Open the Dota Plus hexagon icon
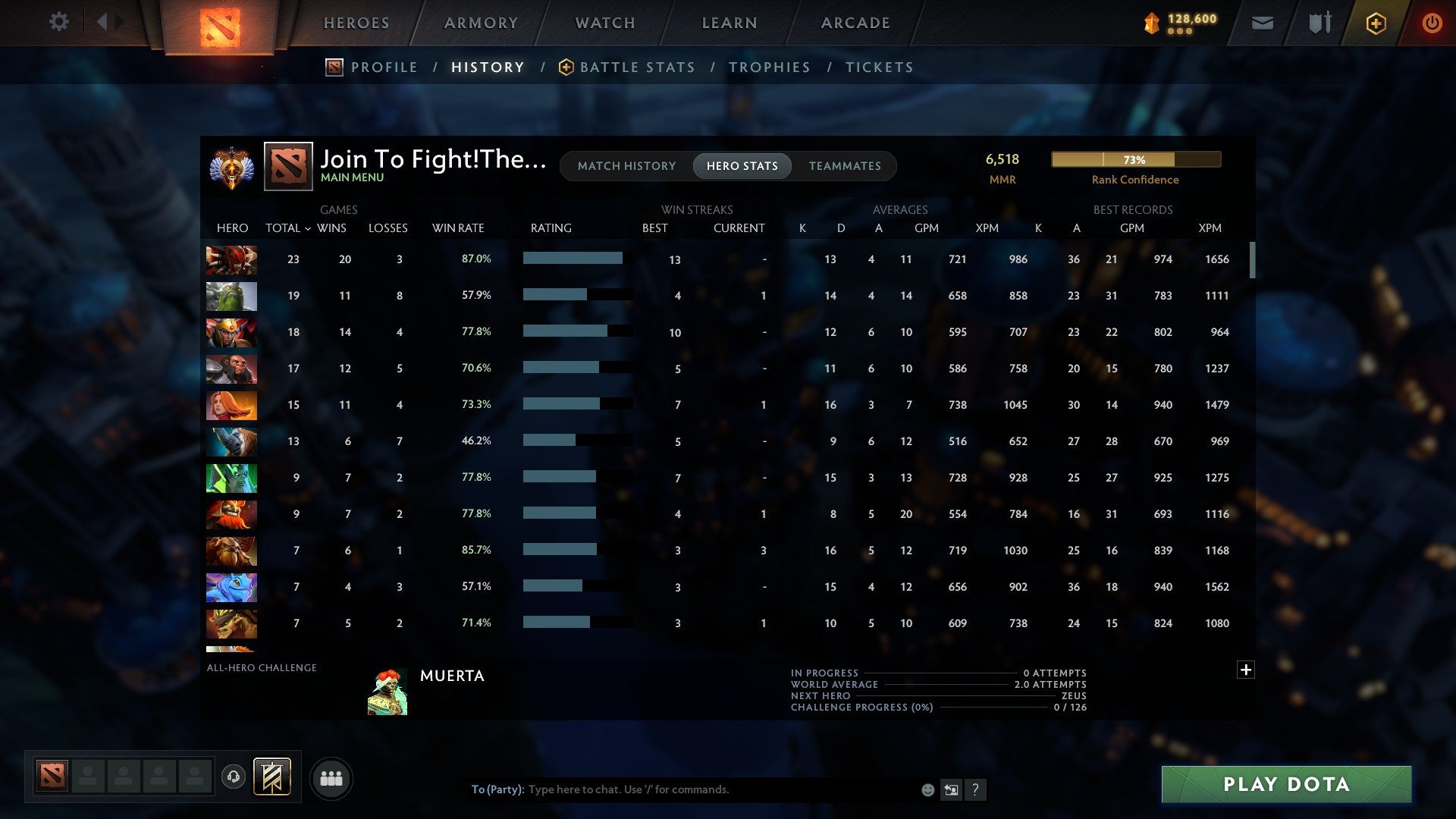 [x=1375, y=23]
